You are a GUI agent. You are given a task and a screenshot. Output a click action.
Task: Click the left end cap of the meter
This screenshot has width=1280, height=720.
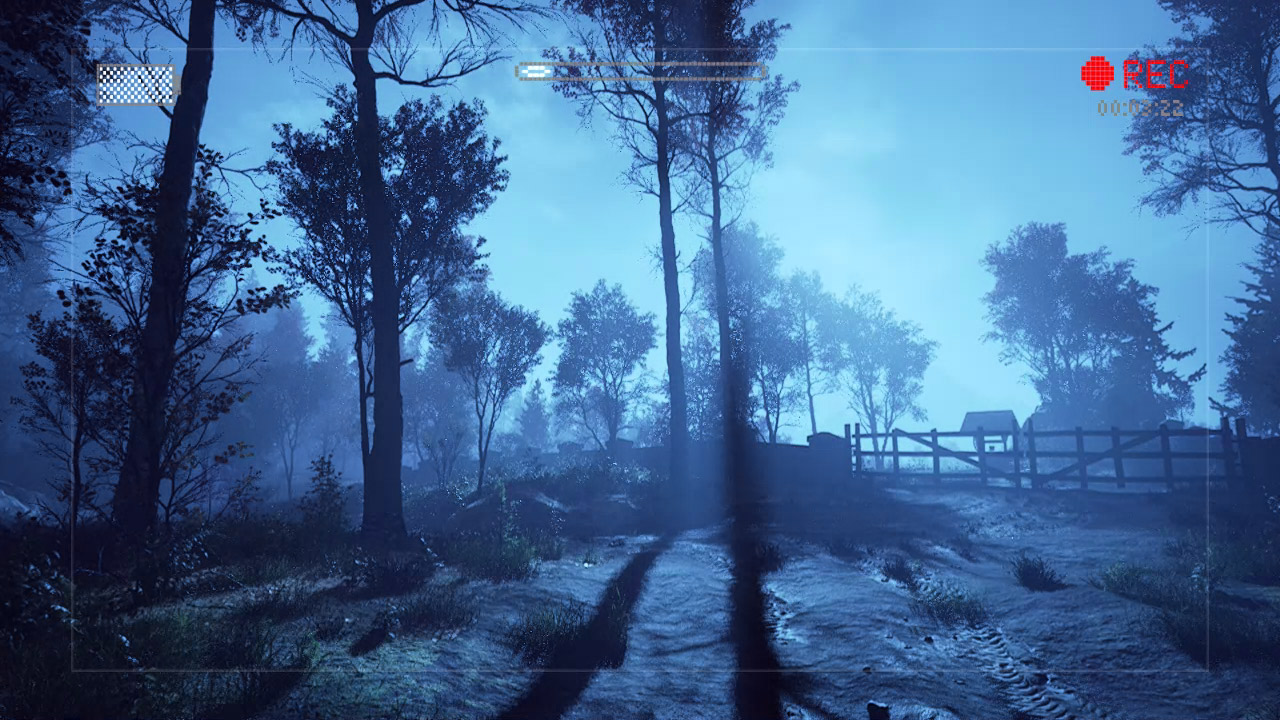tap(516, 73)
